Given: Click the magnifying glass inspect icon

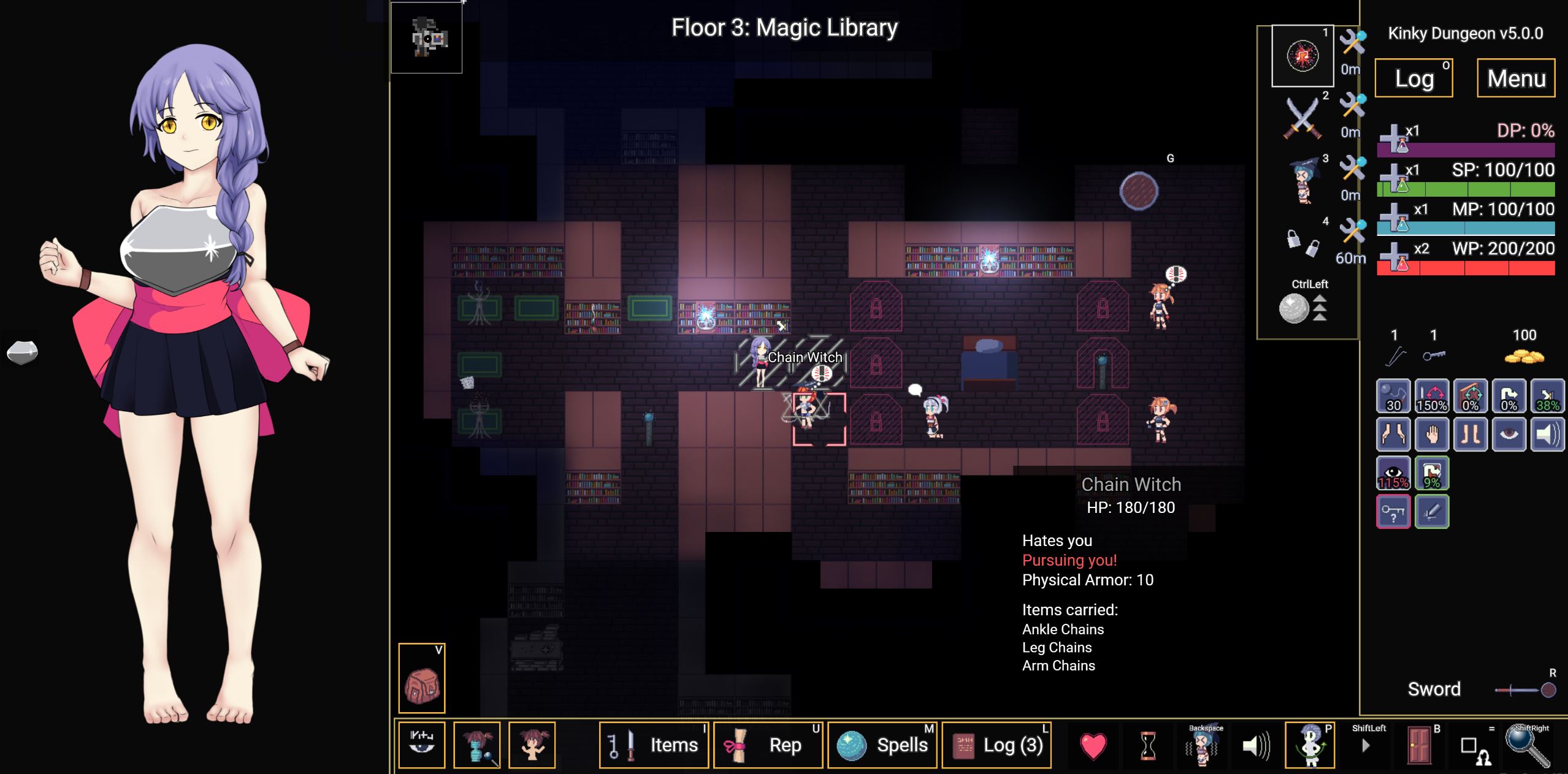Looking at the screenshot, I should pos(1527,745).
